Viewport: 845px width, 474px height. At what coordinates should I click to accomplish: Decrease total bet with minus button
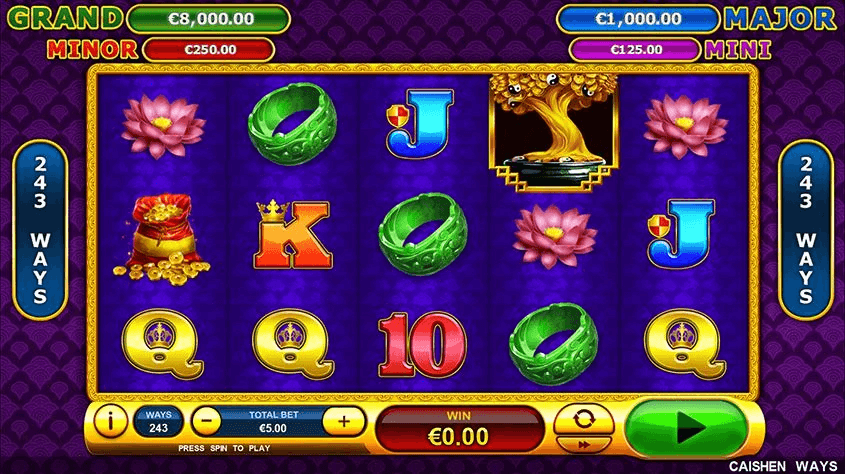[x=205, y=421]
